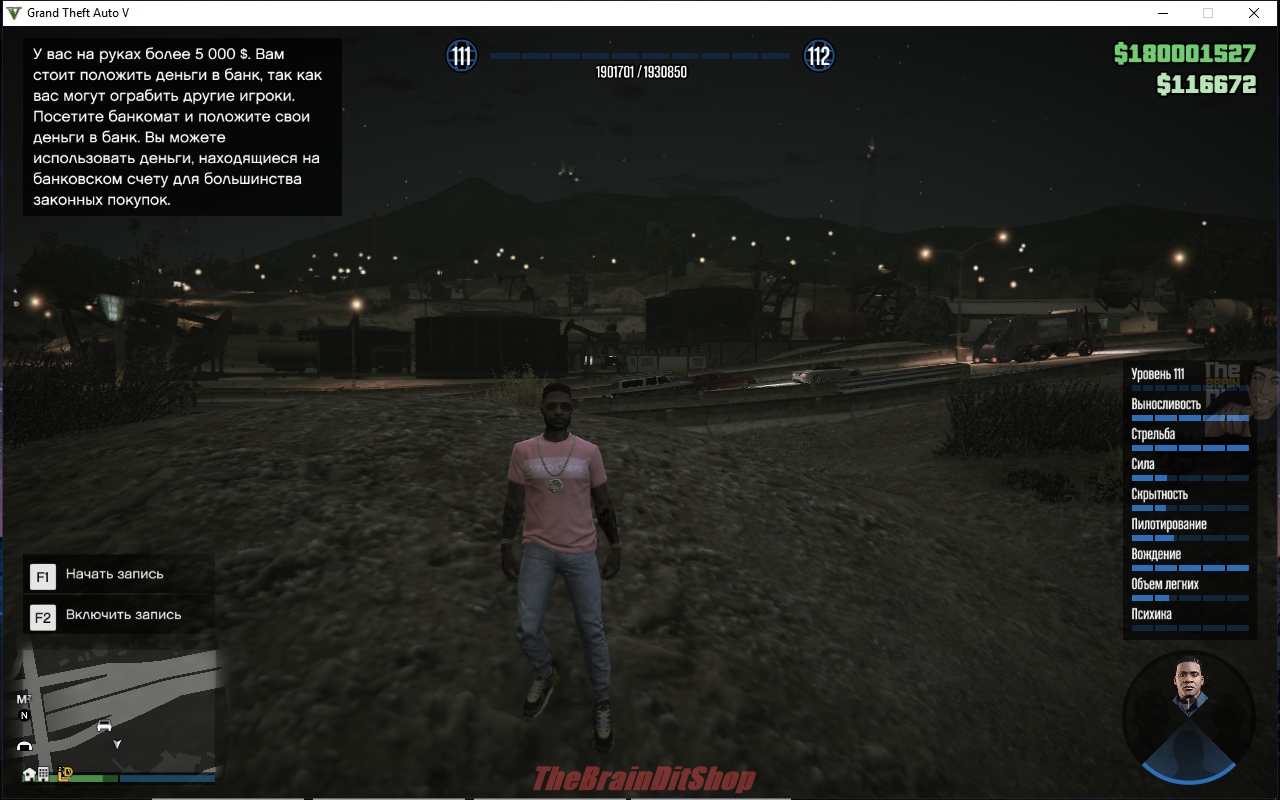Select the white car marker on the minimap
The height and width of the screenshot is (800, 1280).
[x=104, y=726]
